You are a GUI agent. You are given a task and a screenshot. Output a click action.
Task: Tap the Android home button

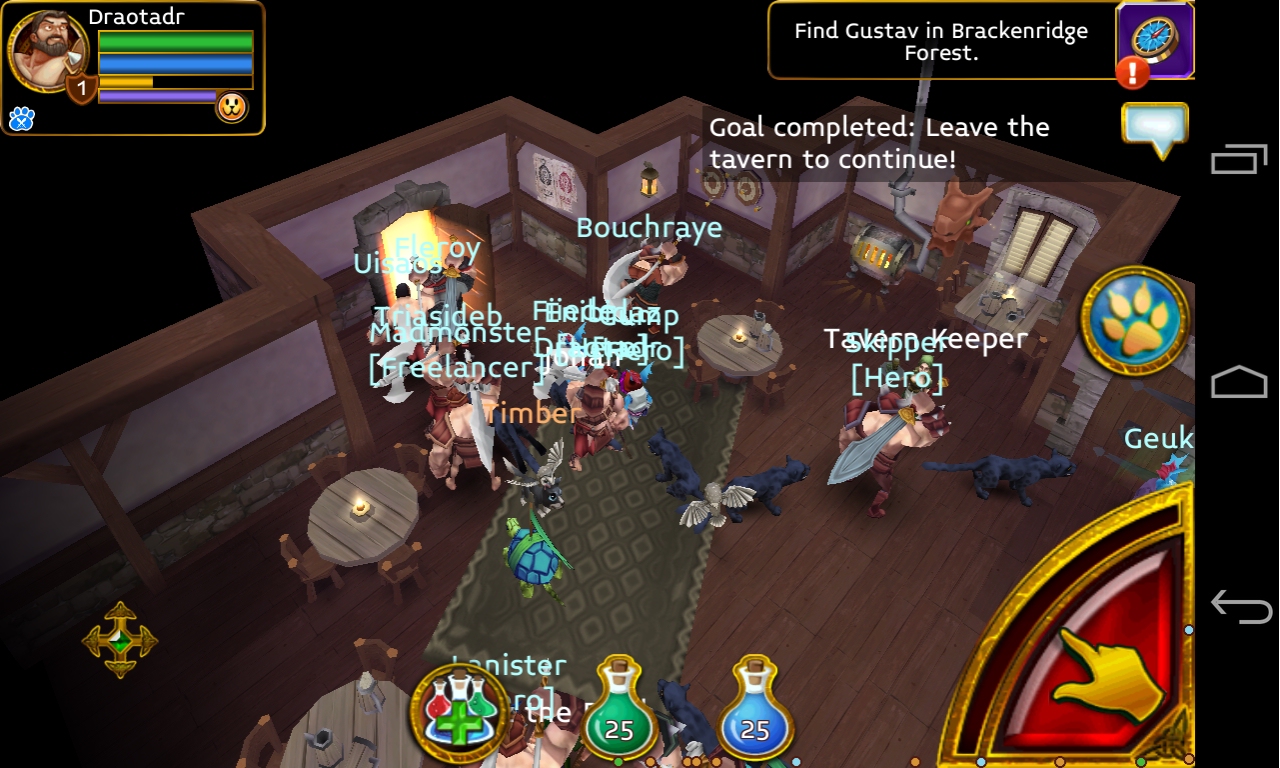pos(1240,383)
